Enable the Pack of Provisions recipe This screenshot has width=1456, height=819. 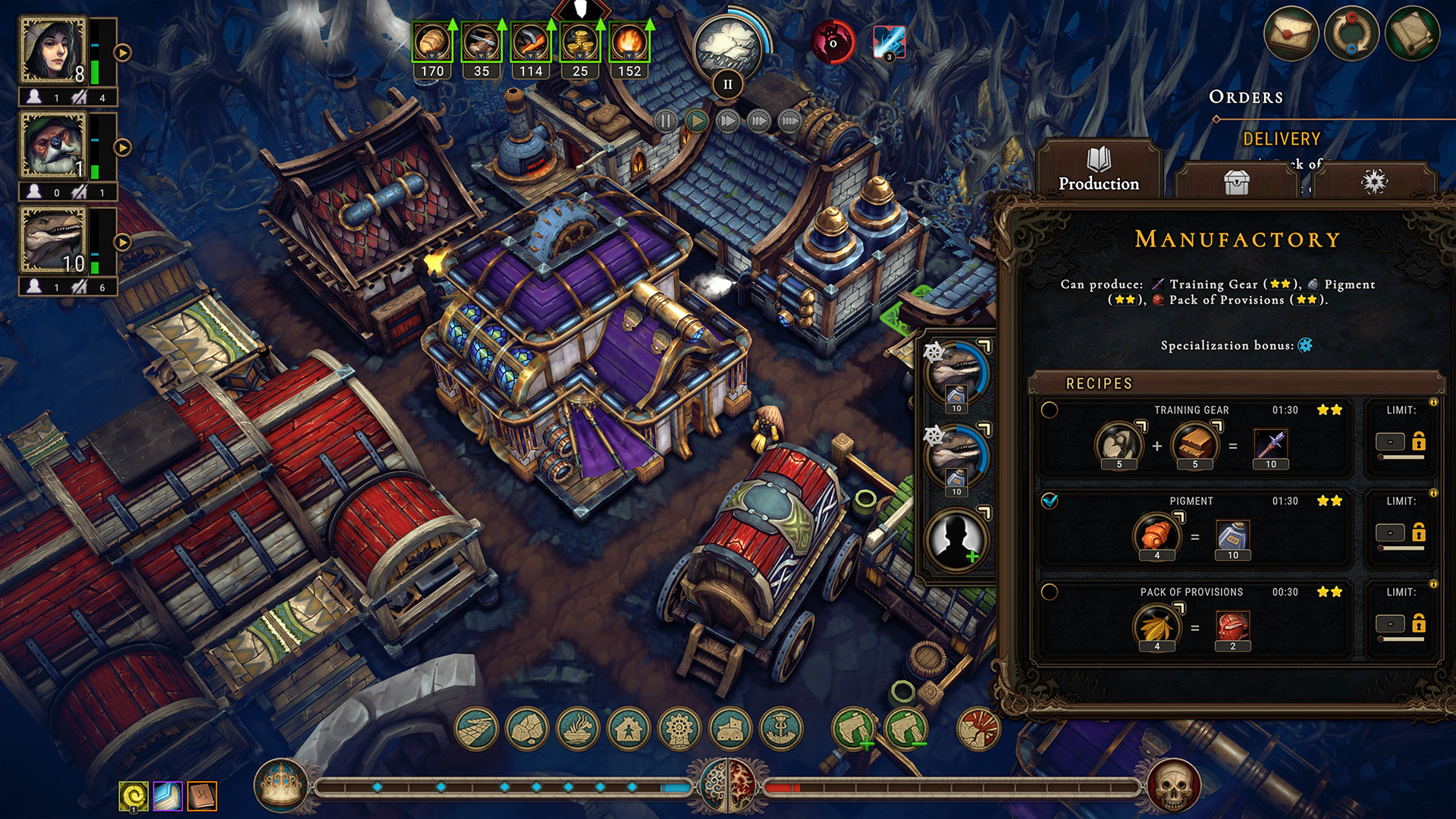pos(1050,592)
